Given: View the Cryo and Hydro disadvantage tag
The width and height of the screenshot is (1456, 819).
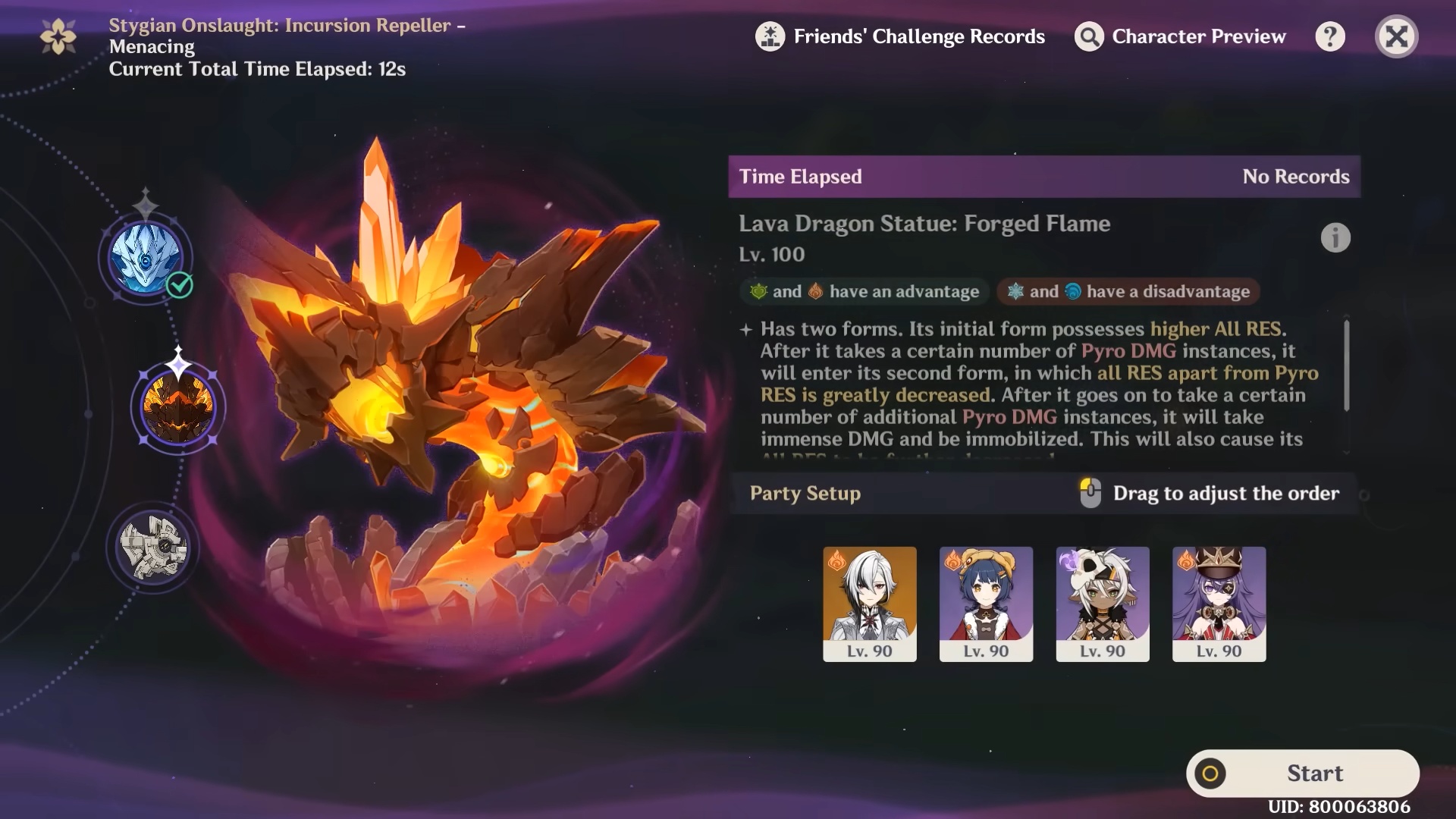Looking at the screenshot, I should 1127,291.
